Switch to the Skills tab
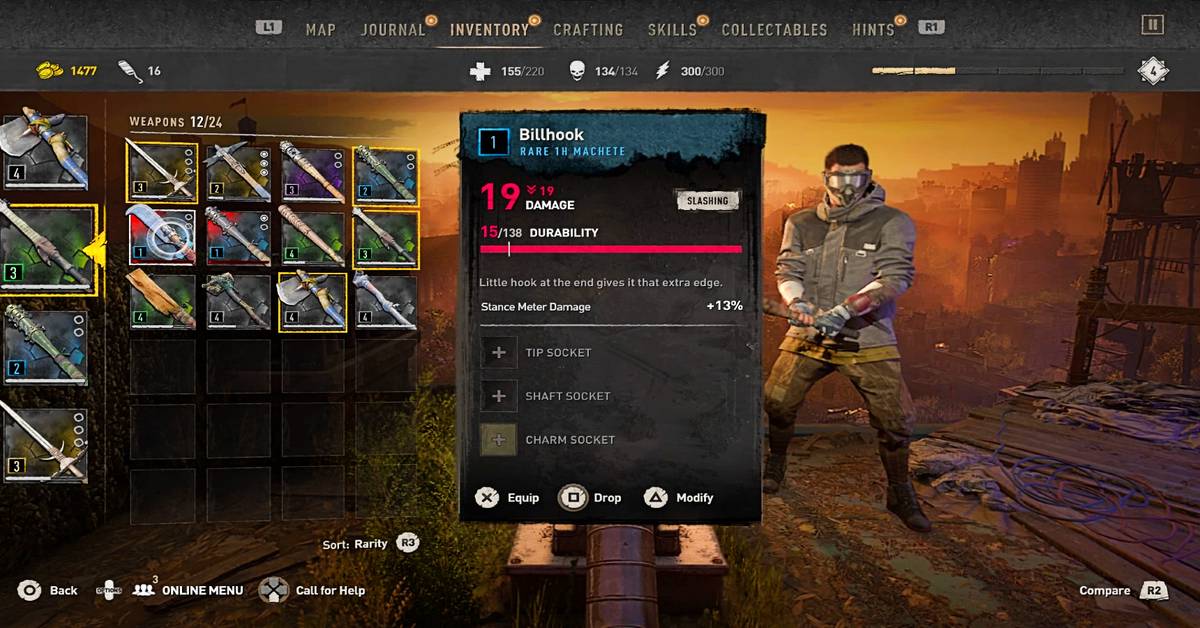1200x628 pixels. (x=672, y=29)
